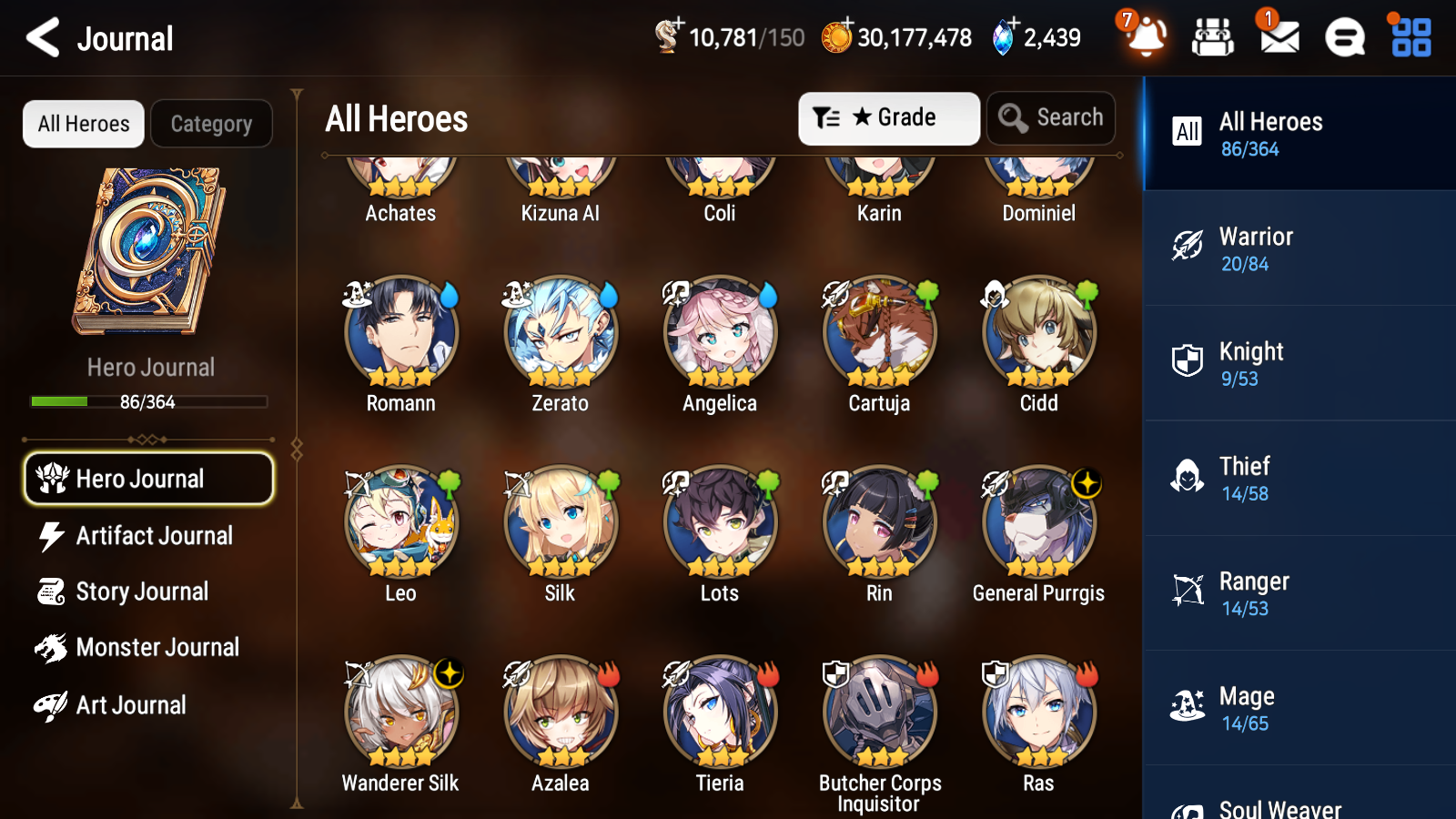
Task: Click the Hero Journal progress bar
Action: tap(148, 401)
